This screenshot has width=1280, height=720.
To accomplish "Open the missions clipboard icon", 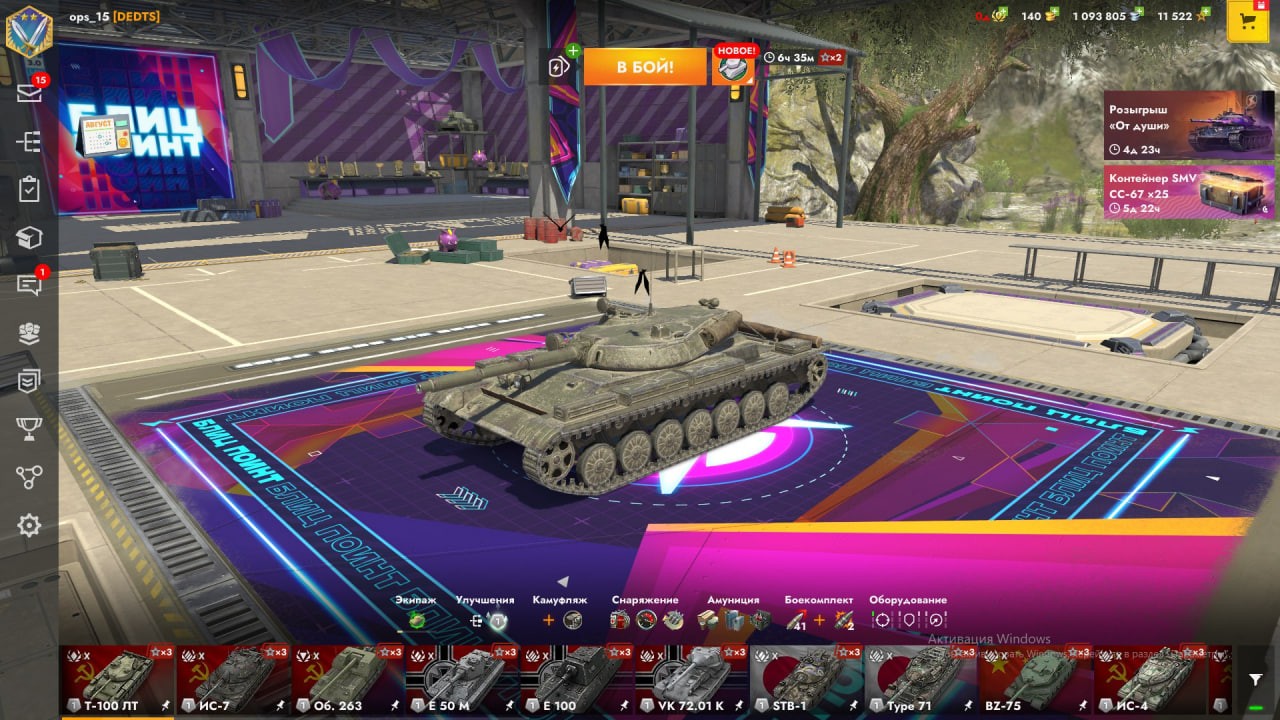I will coord(29,189).
